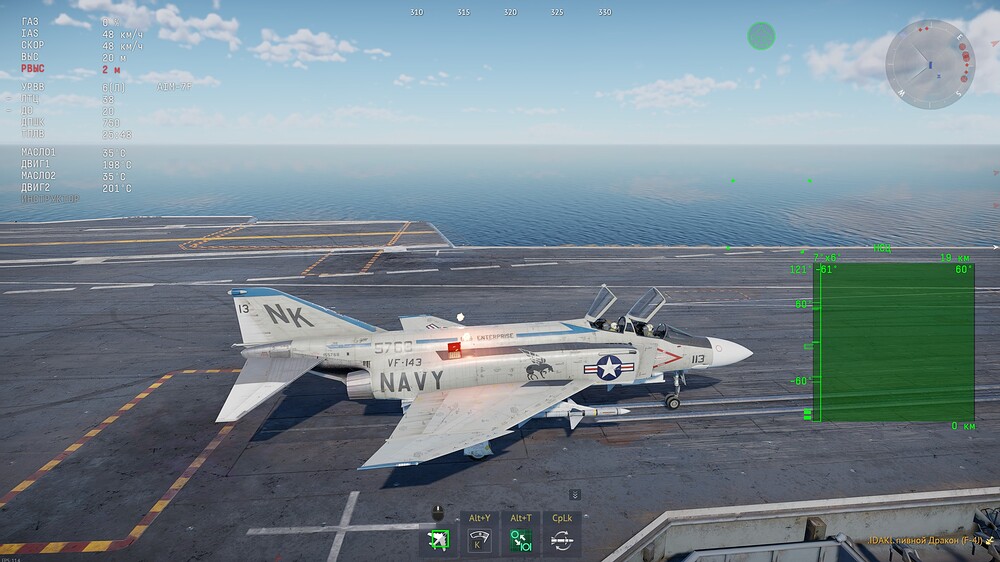Activate the Alt+Y radar mode action
The height and width of the screenshot is (562, 1000).
pos(479,541)
